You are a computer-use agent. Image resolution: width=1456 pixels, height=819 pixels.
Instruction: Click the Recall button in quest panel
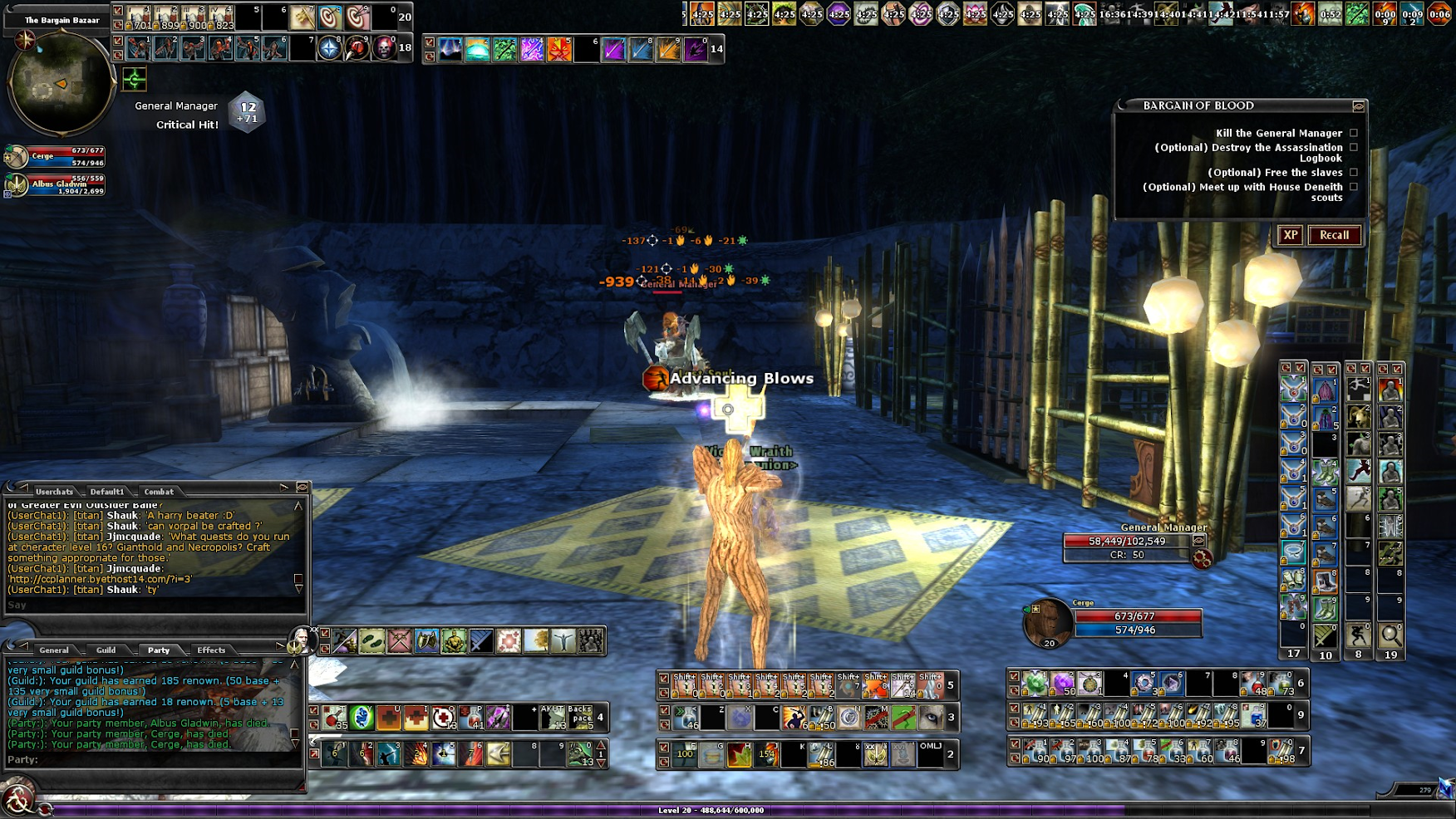click(1334, 235)
